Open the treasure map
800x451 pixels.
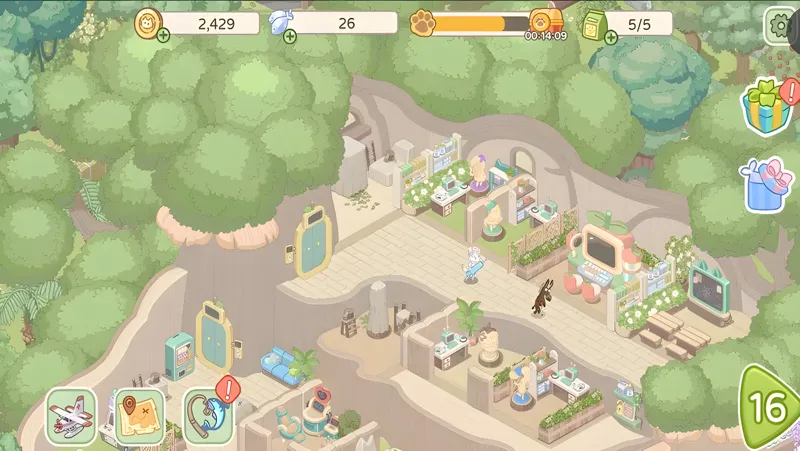point(140,416)
